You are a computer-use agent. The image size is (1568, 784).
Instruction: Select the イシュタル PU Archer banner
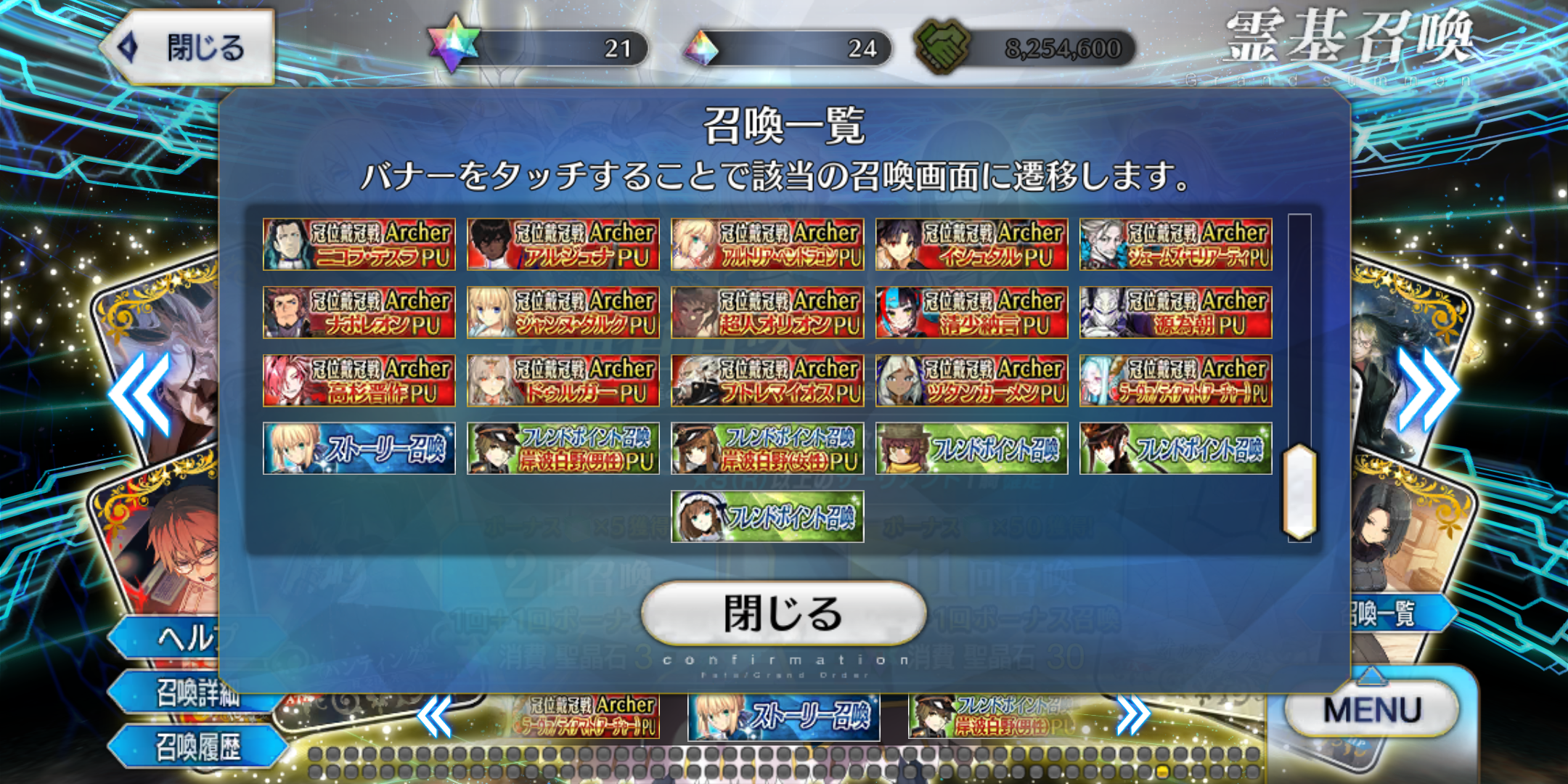pos(971,245)
